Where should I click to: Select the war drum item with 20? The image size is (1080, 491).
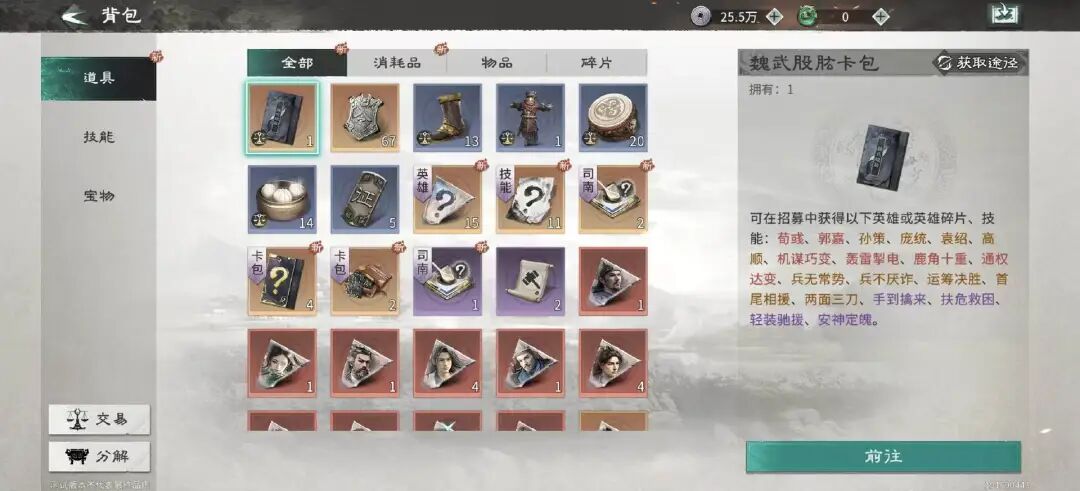(x=613, y=117)
